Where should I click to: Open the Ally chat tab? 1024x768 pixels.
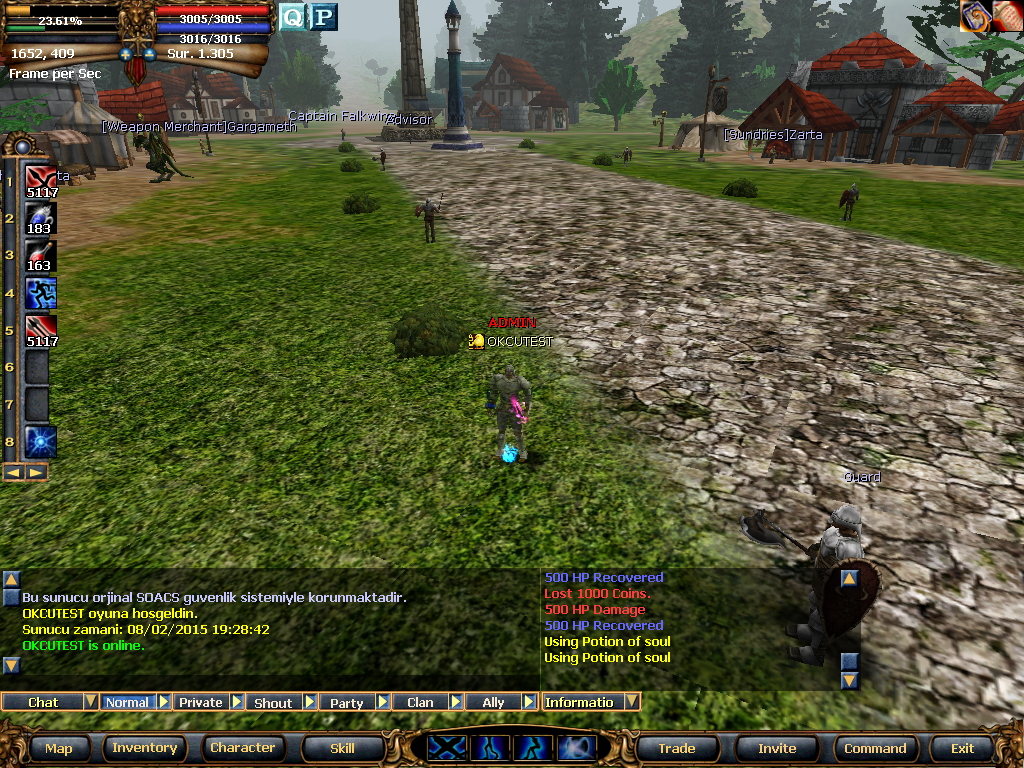tap(493, 702)
